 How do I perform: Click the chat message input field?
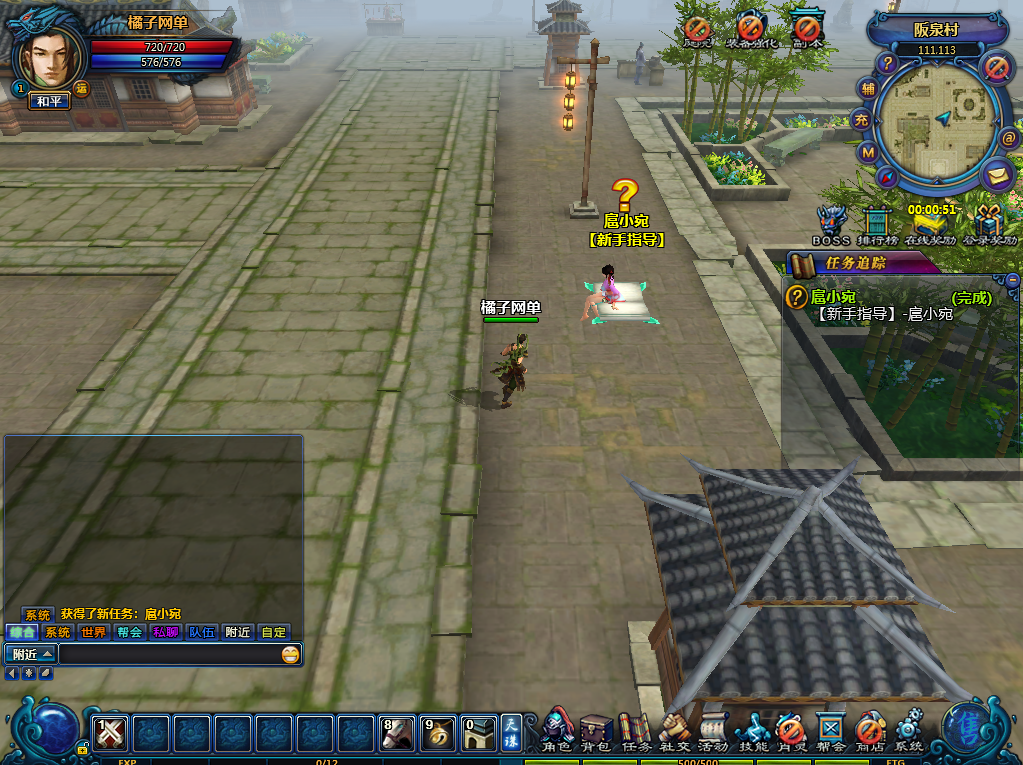168,655
